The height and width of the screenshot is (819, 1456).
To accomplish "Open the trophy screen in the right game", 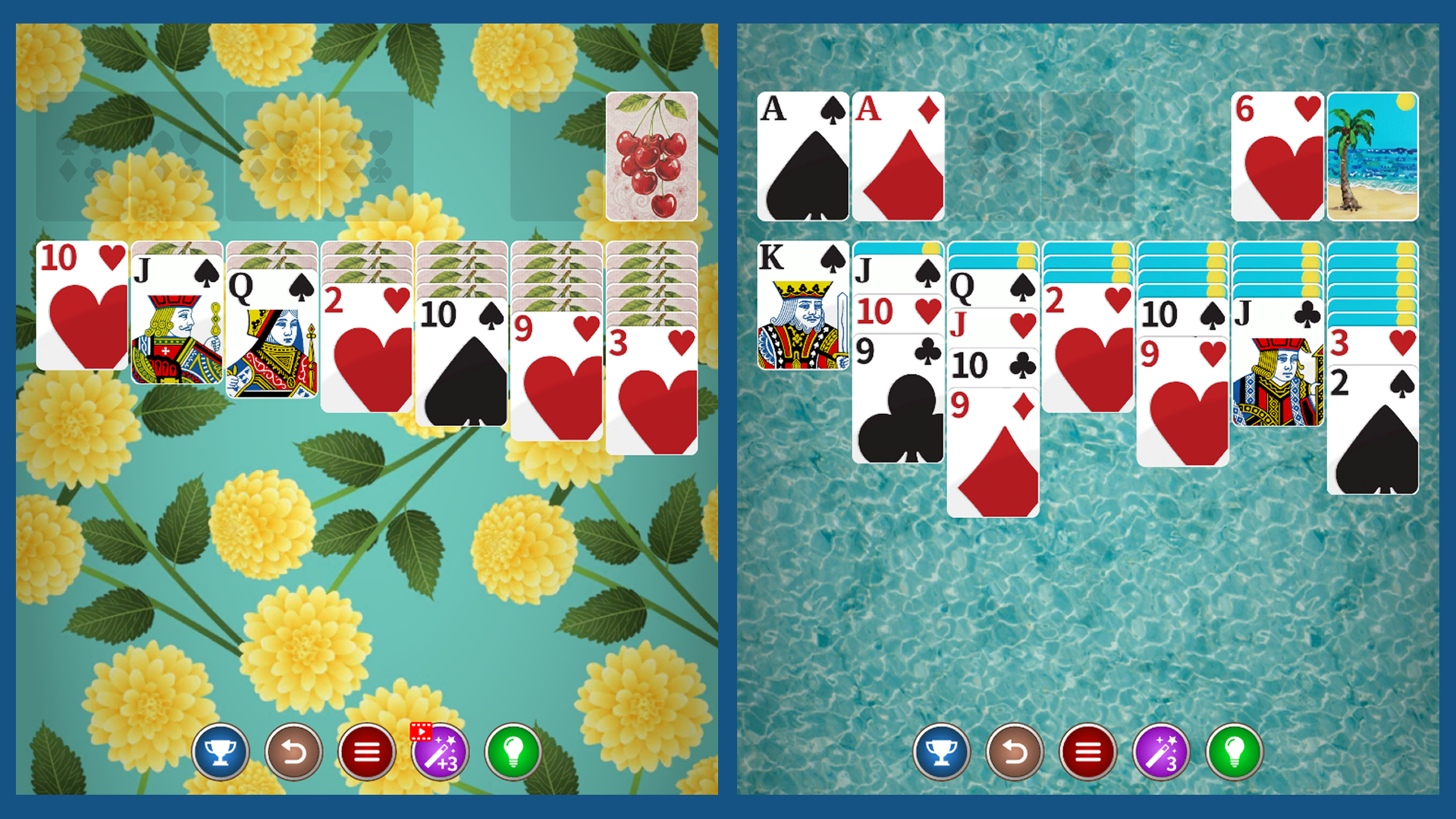I will tap(940, 752).
